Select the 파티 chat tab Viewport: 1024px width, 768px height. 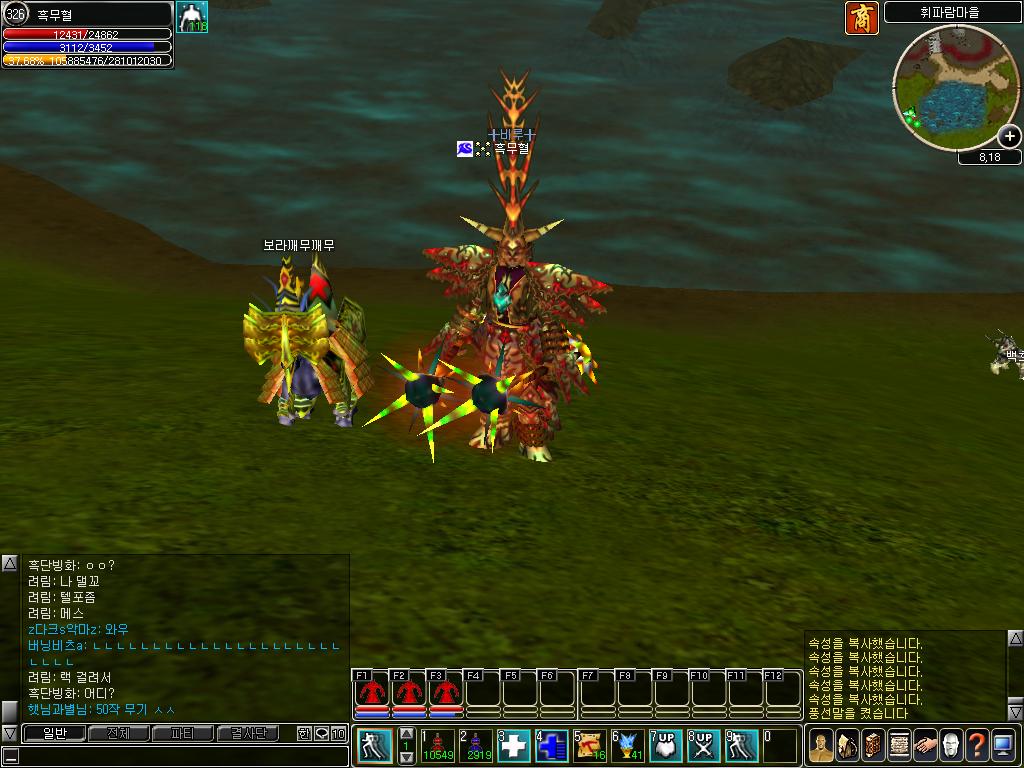point(183,734)
